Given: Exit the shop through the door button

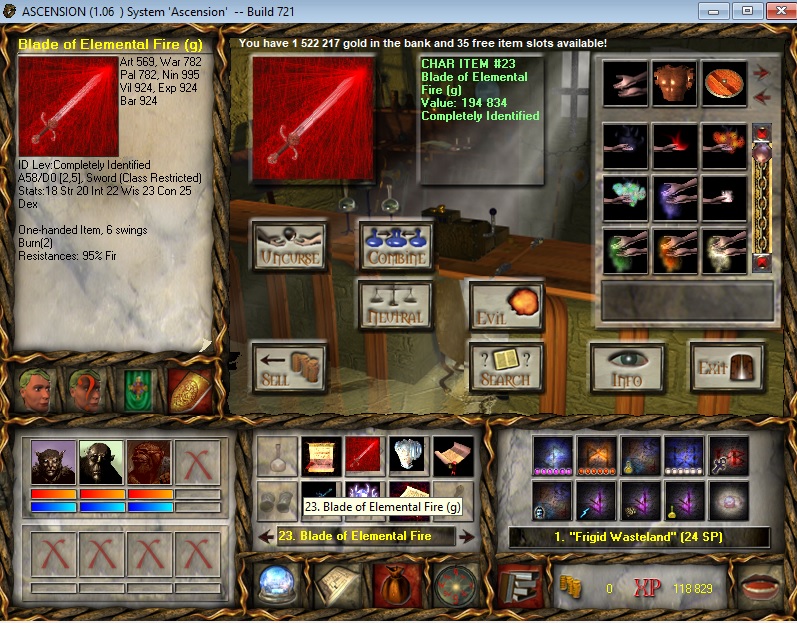Looking at the screenshot, I should pos(727,367).
